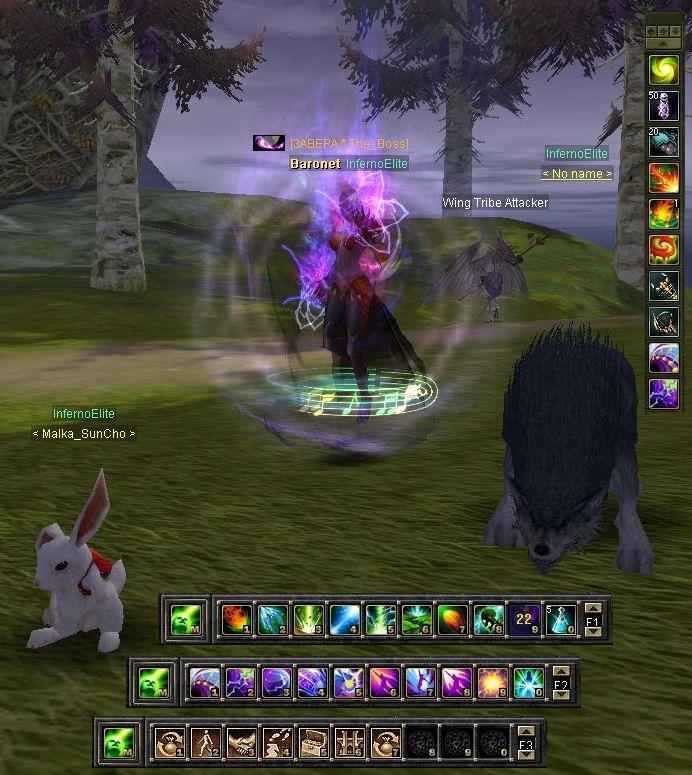Use the potion flask in the F1 bar
This screenshot has height=775, width=692.
pyautogui.click(x=560, y=620)
